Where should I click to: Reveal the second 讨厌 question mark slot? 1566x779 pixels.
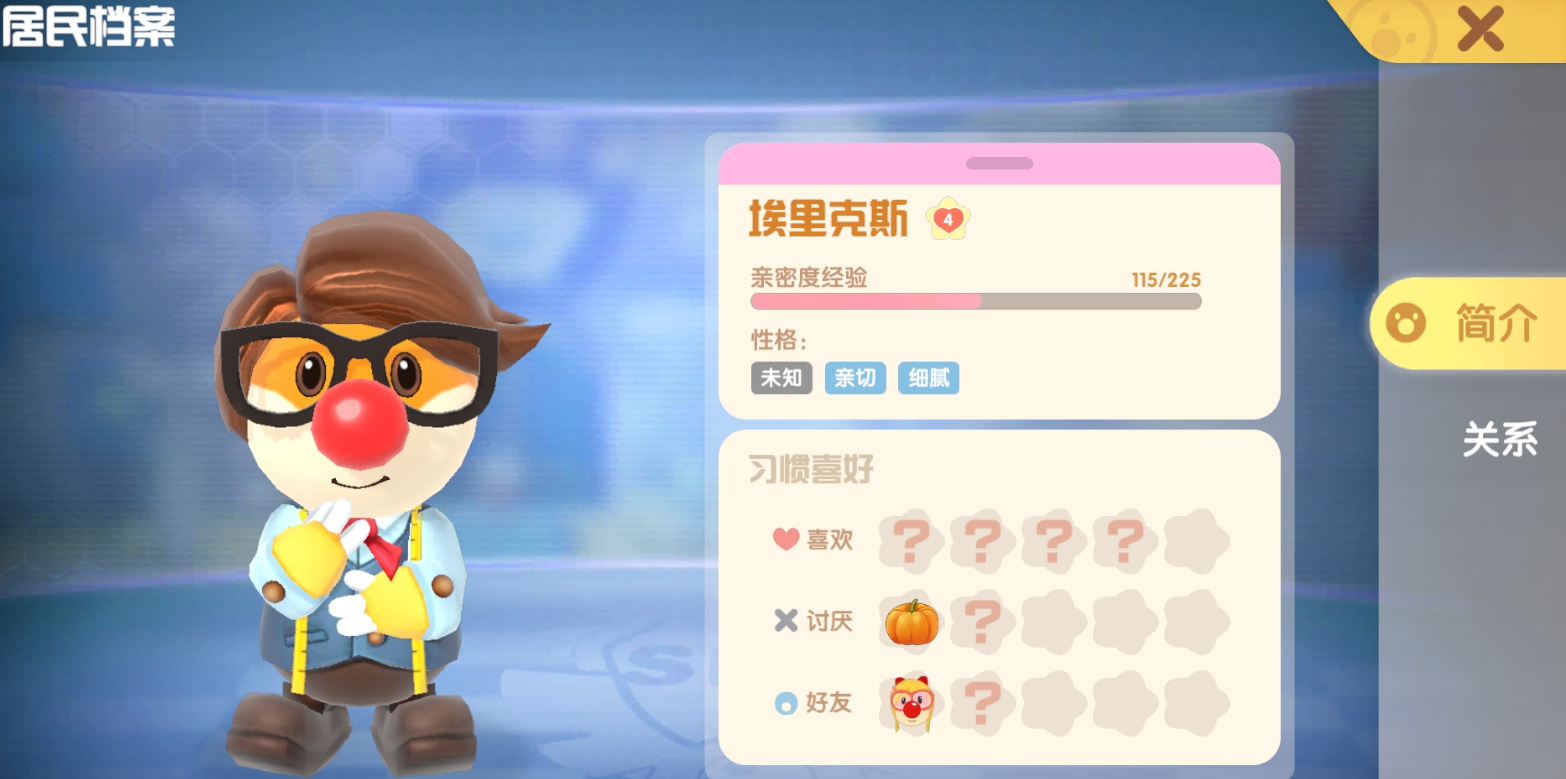(982, 621)
